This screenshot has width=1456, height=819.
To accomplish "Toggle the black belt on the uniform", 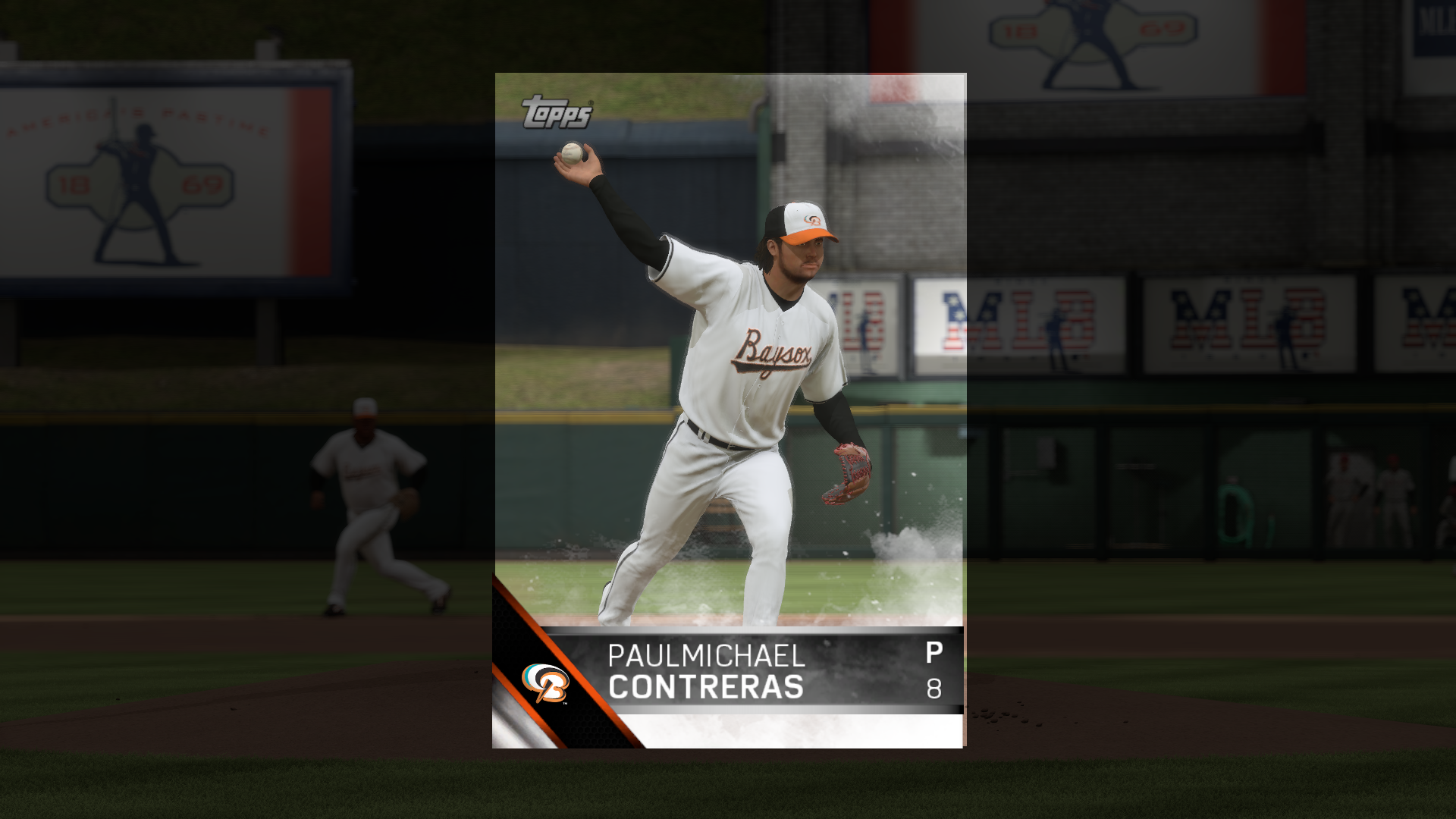I will pyautogui.click(x=705, y=436).
